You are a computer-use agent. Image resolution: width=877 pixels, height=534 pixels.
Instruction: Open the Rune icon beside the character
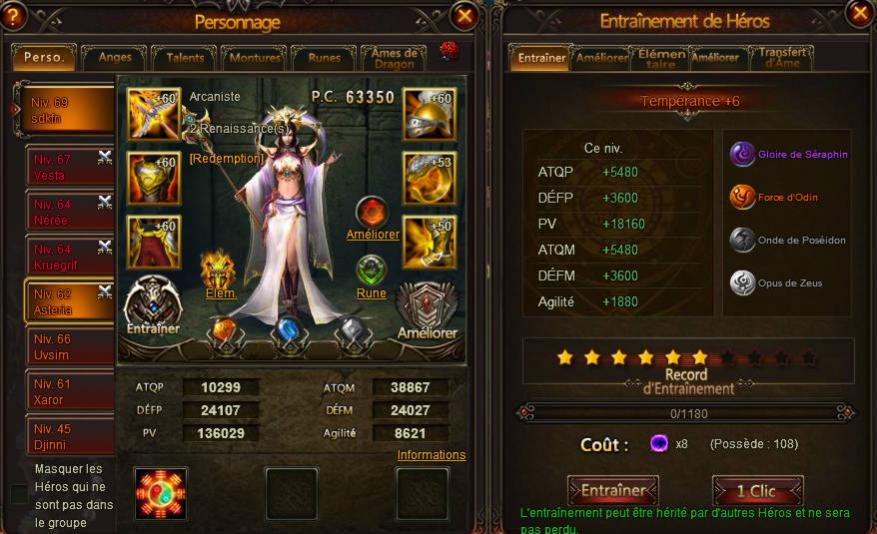371,271
